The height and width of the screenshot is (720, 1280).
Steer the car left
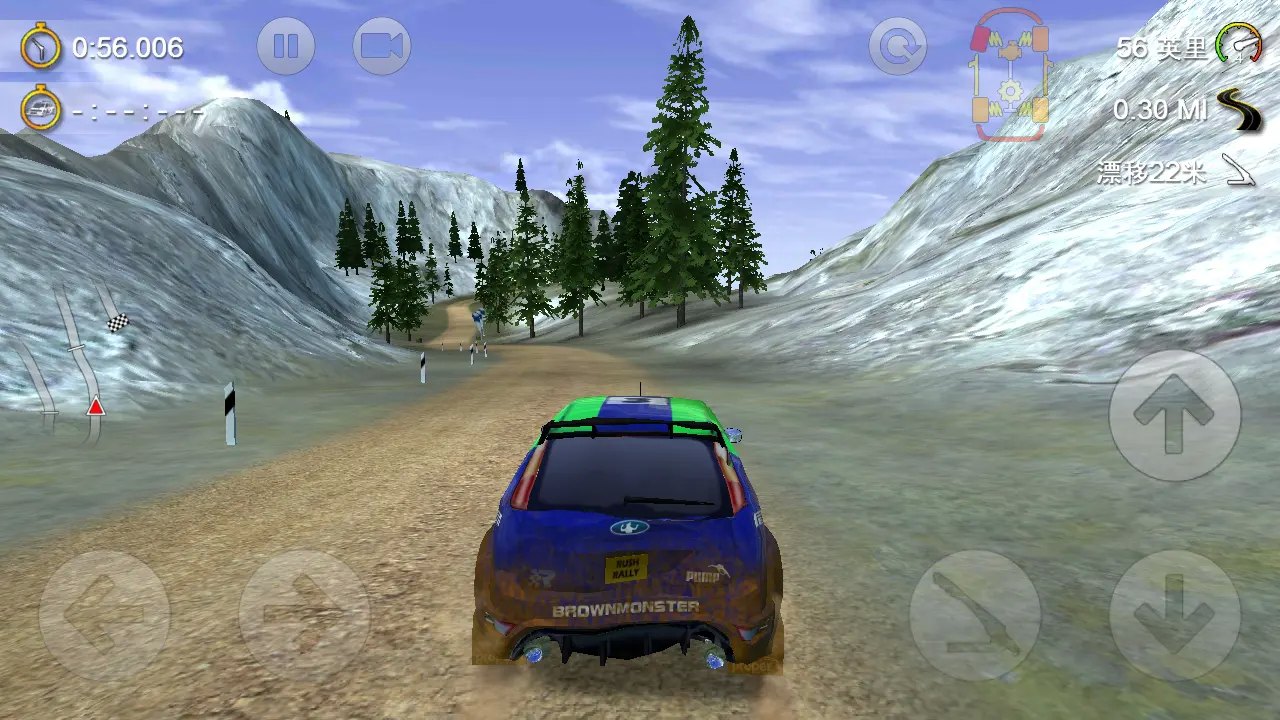click(x=104, y=616)
